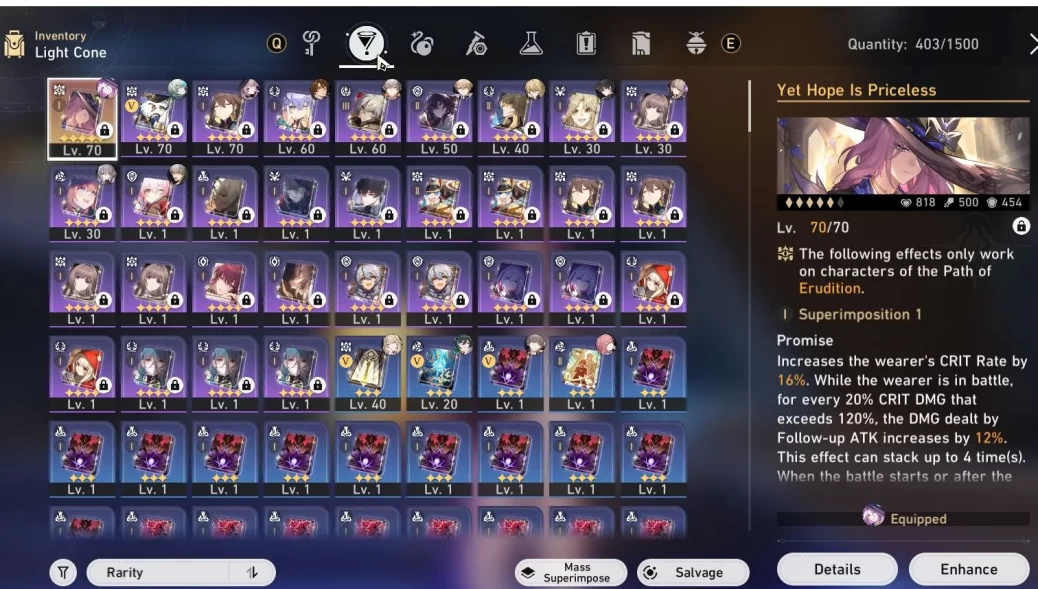
Task: Select the Yet Hope Is Priceless Lv. 70 light cone
Action: (82, 118)
